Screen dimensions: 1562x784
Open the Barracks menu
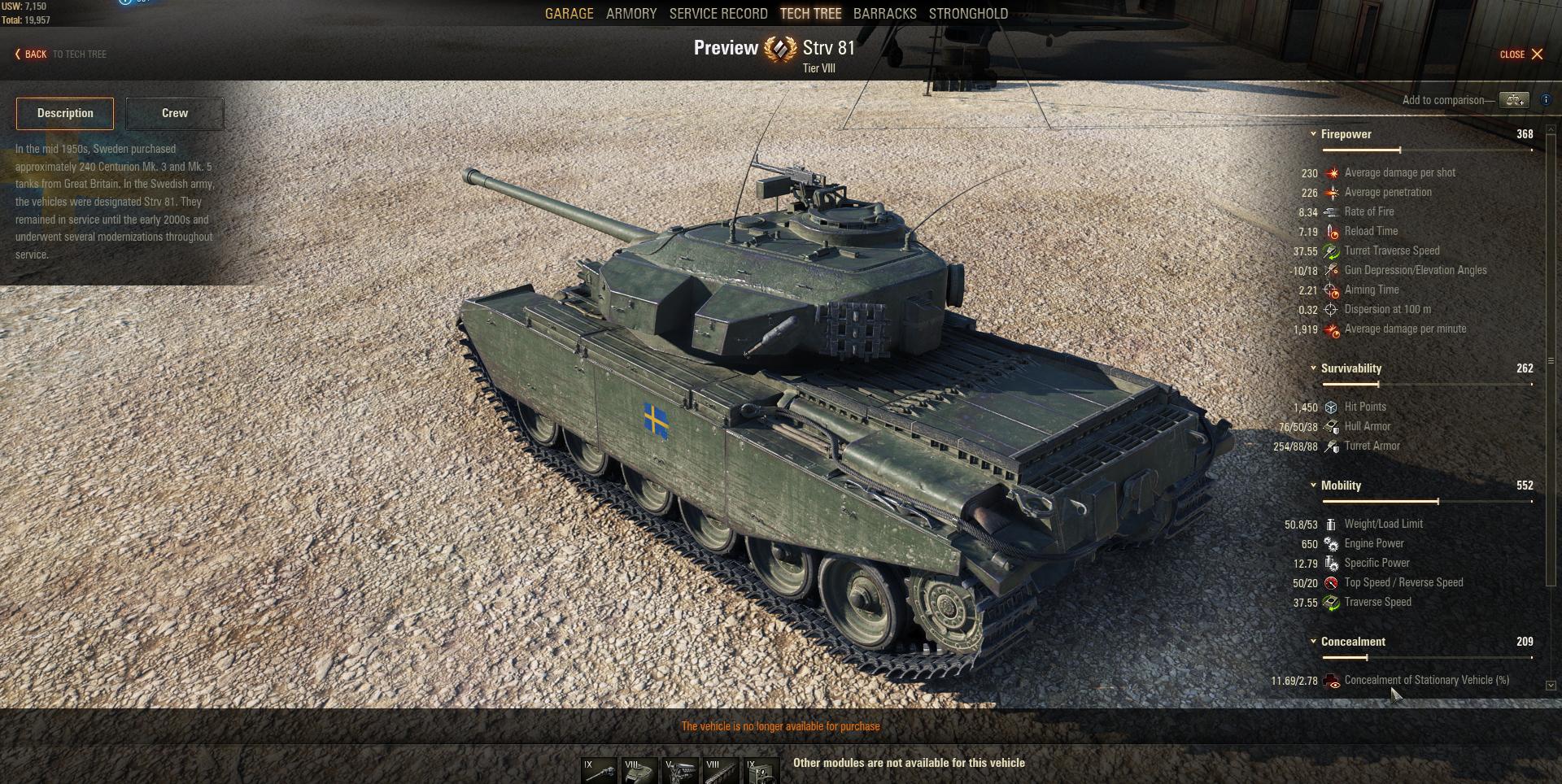point(884,14)
